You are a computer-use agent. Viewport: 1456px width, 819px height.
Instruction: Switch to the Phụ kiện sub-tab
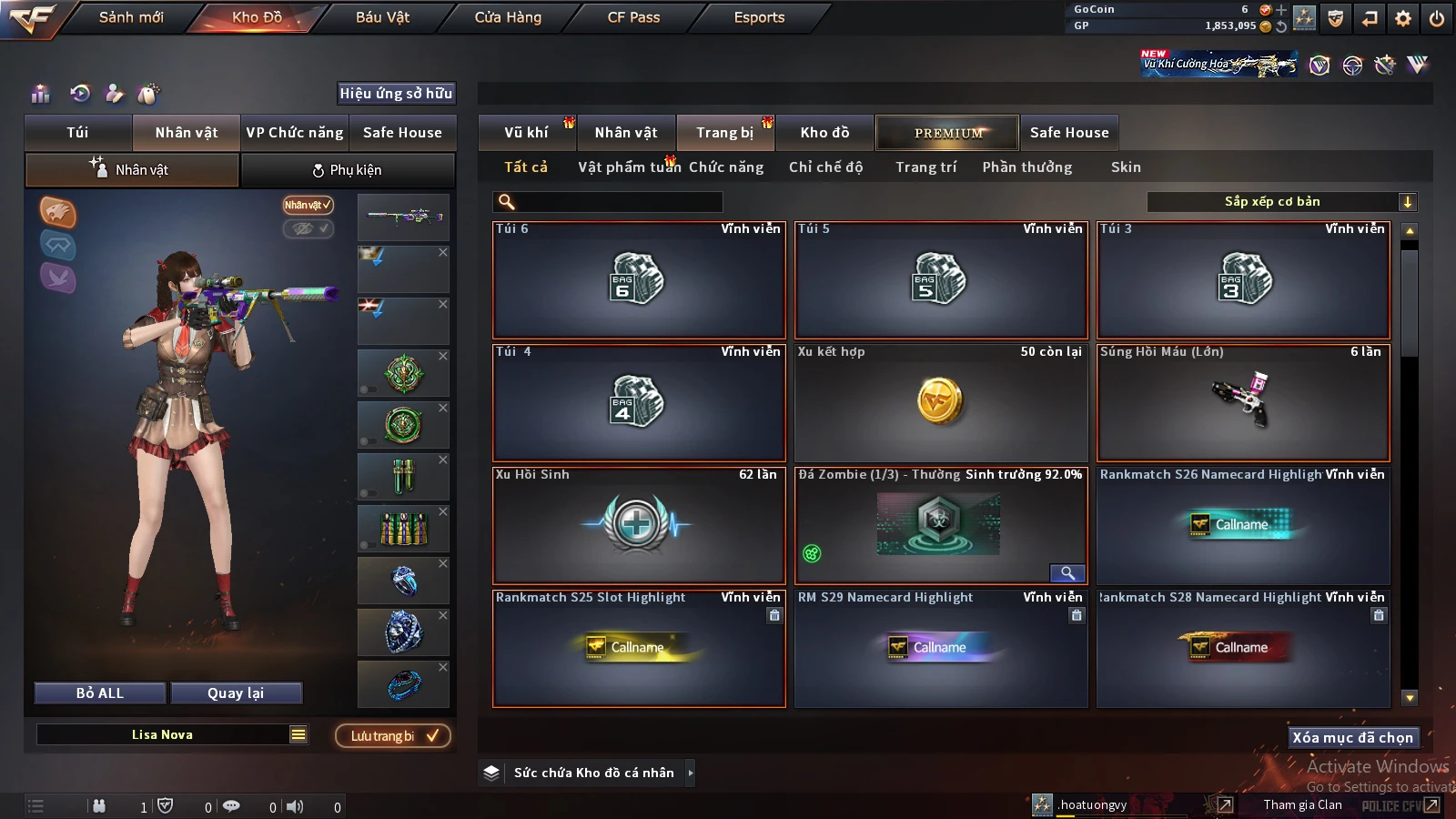tap(347, 170)
